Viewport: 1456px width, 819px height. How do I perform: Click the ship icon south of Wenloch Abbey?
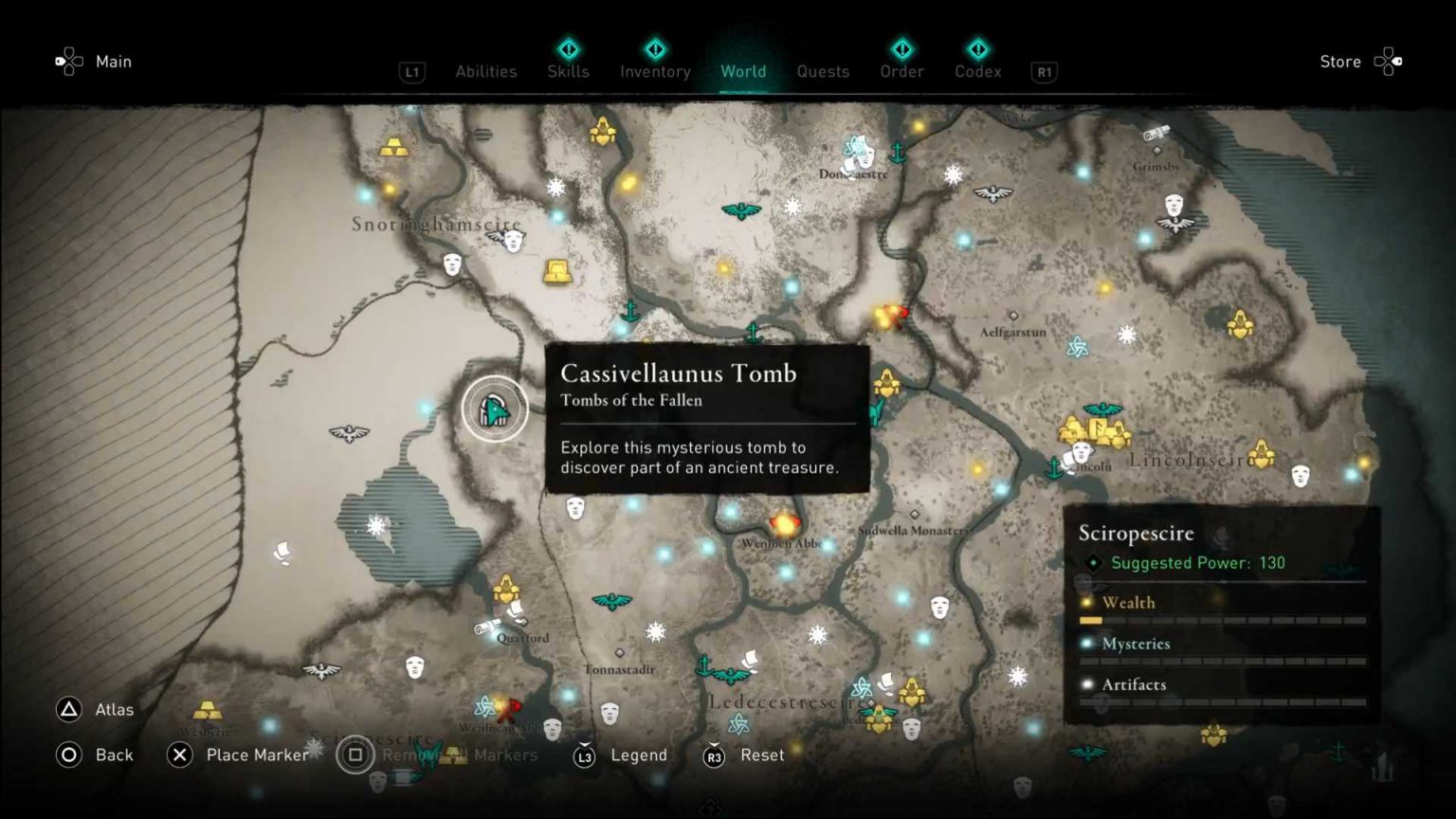pos(749,658)
